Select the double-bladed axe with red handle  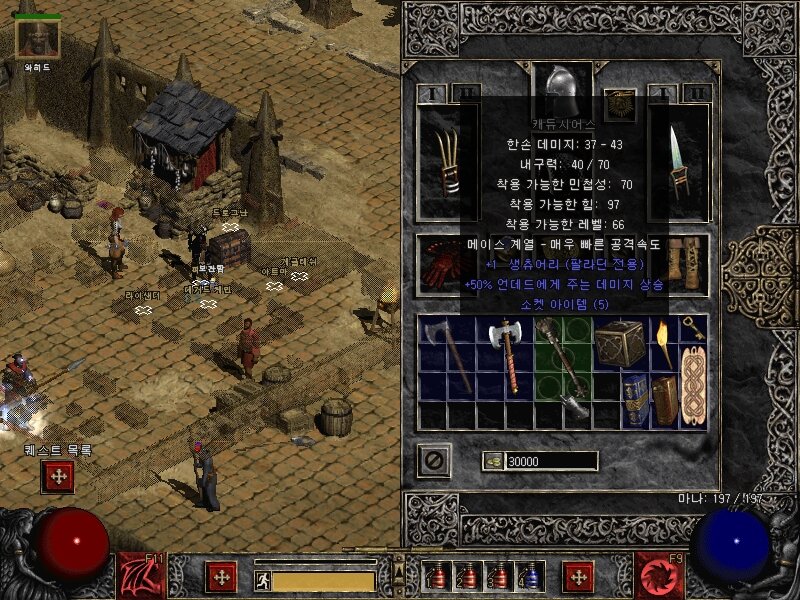[503, 356]
